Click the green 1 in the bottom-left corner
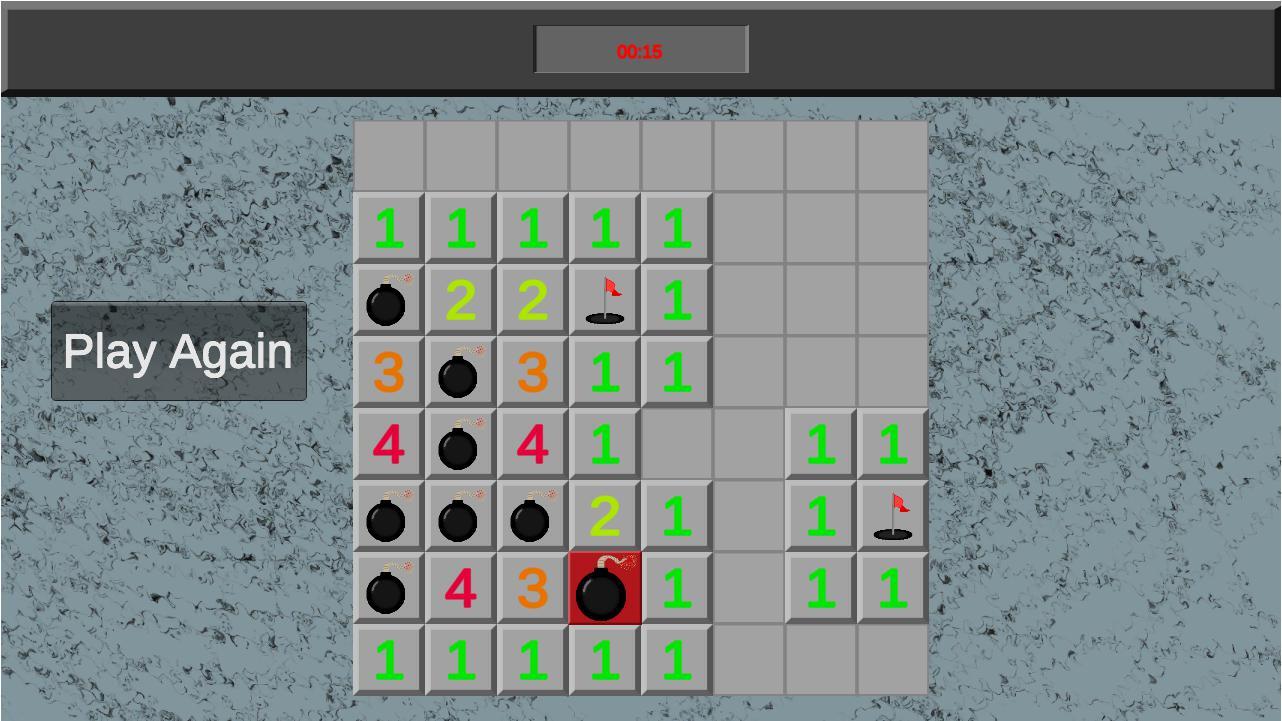The image size is (1282, 721). (388, 659)
